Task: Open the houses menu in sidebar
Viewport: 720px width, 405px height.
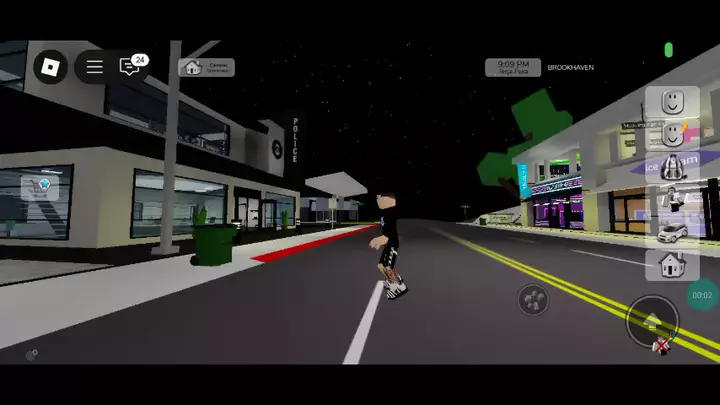Action: point(671,265)
